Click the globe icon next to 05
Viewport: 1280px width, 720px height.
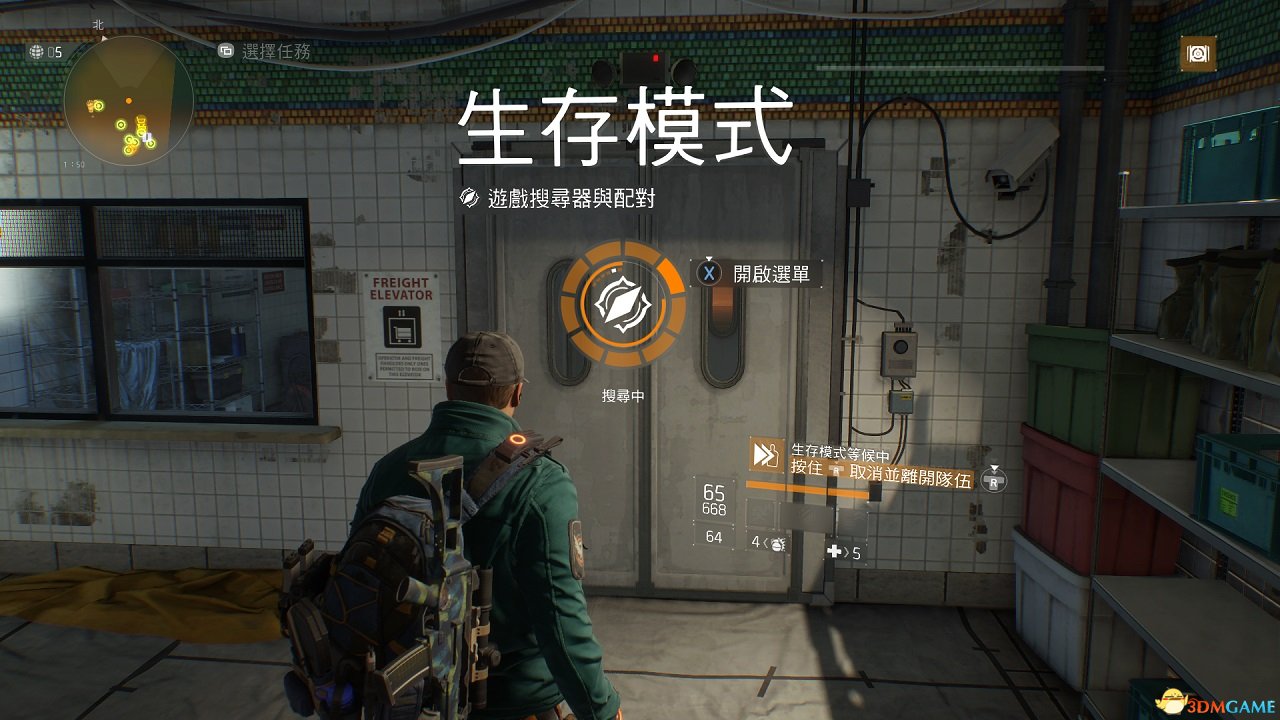point(36,52)
